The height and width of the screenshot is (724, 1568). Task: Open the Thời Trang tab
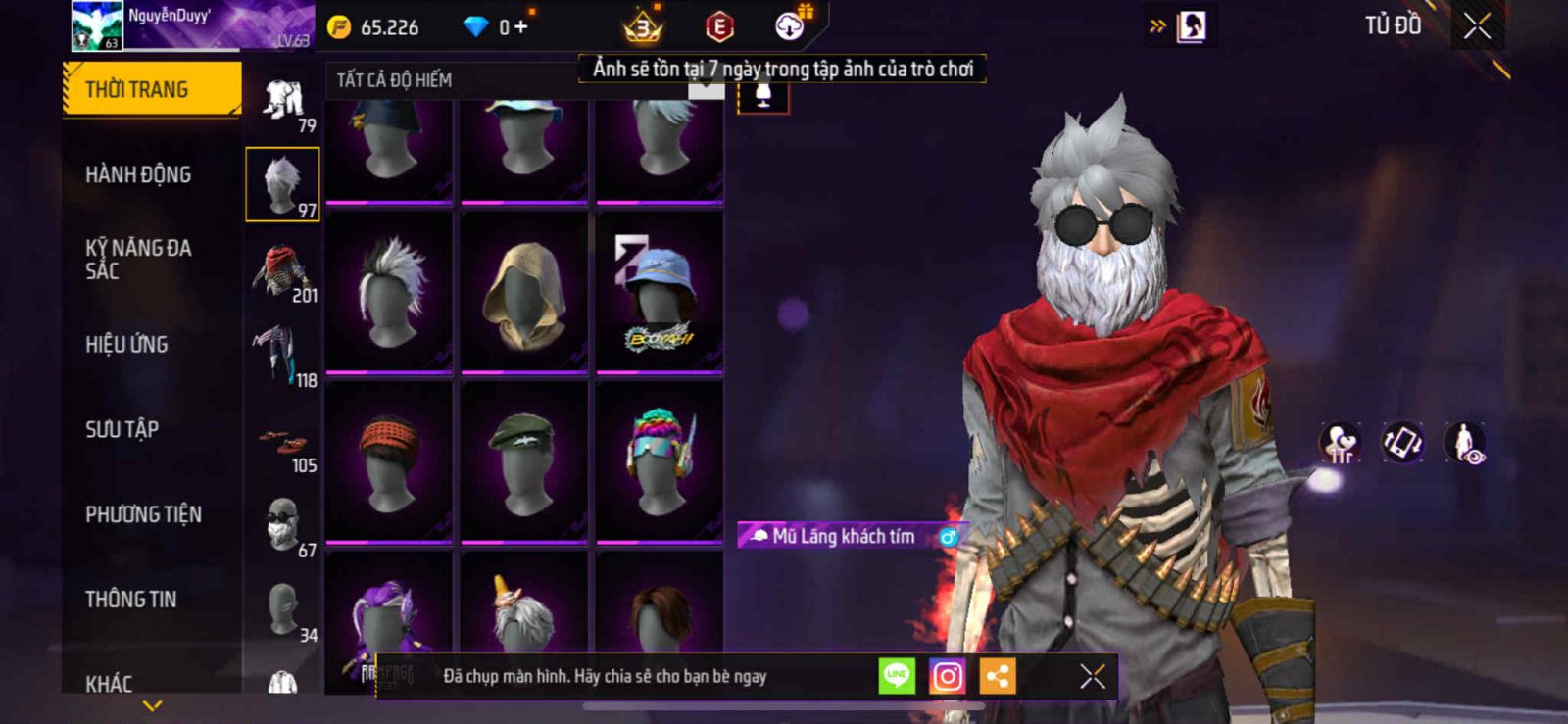[x=151, y=90]
